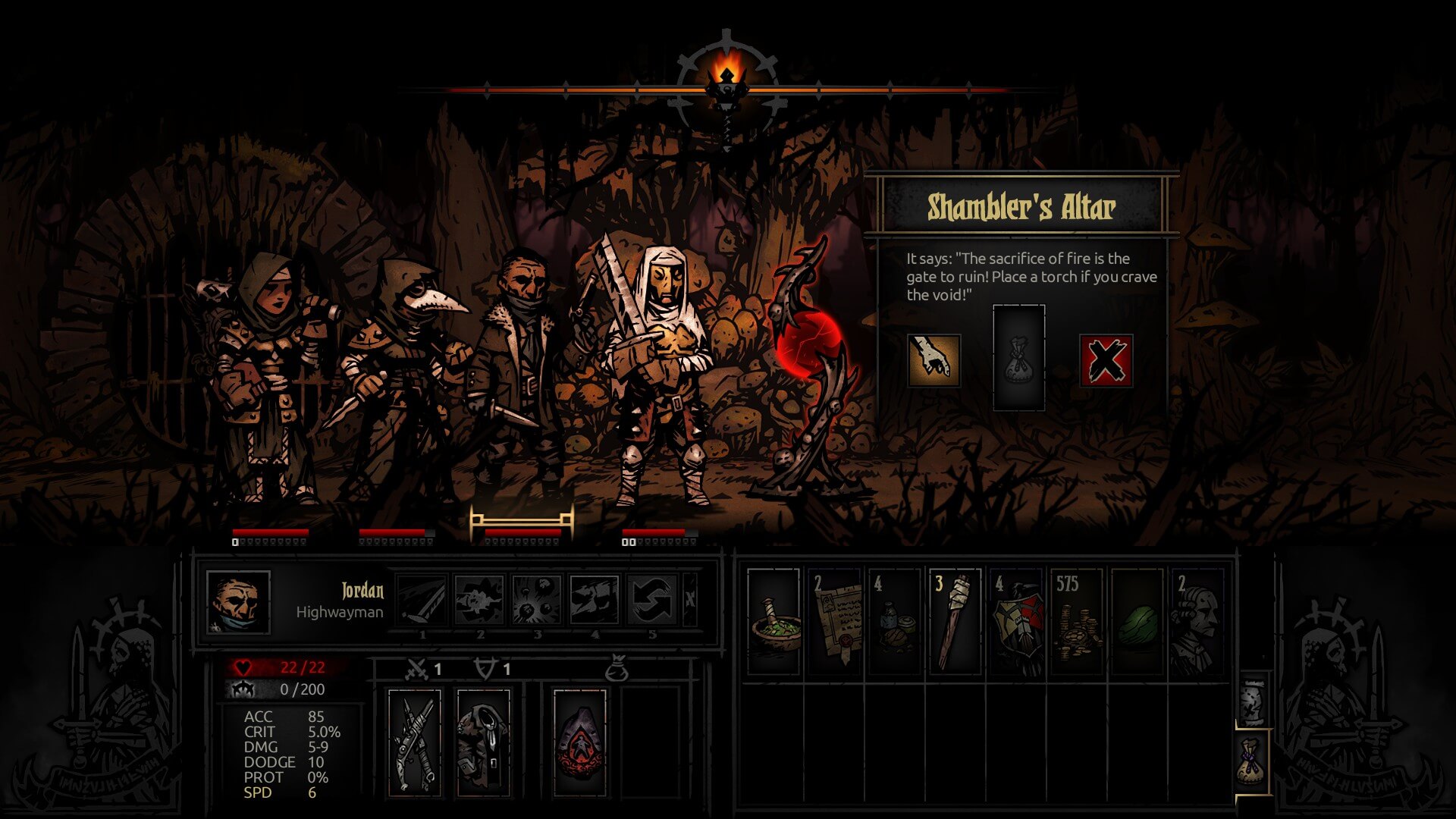Screen dimensions: 1456x819
Task: Select the medicinal herbs bowl item
Action: click(773, 621)
